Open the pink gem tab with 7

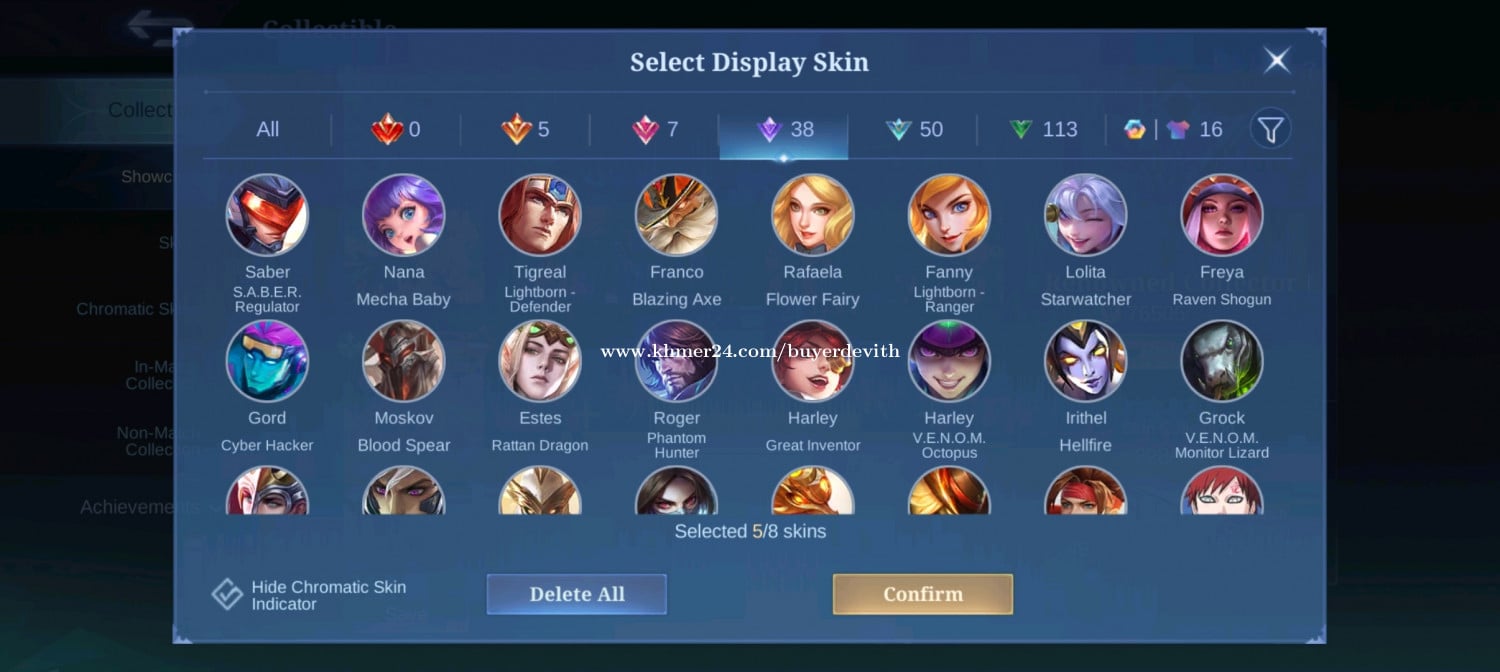pos(654,130)
